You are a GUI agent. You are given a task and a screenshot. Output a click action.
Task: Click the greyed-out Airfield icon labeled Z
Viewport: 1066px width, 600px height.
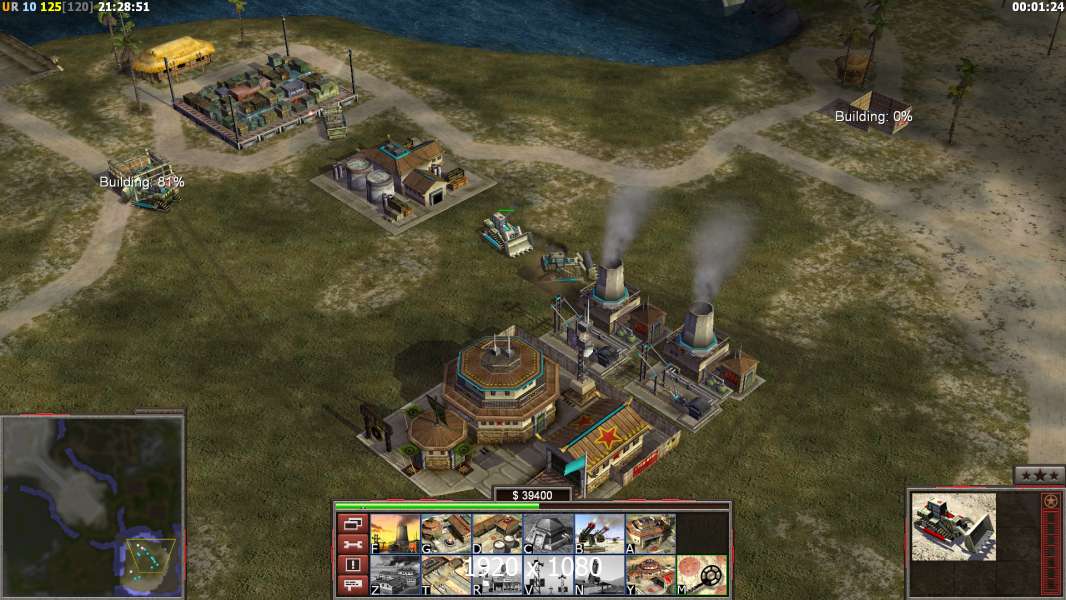(x=395, y=575)
